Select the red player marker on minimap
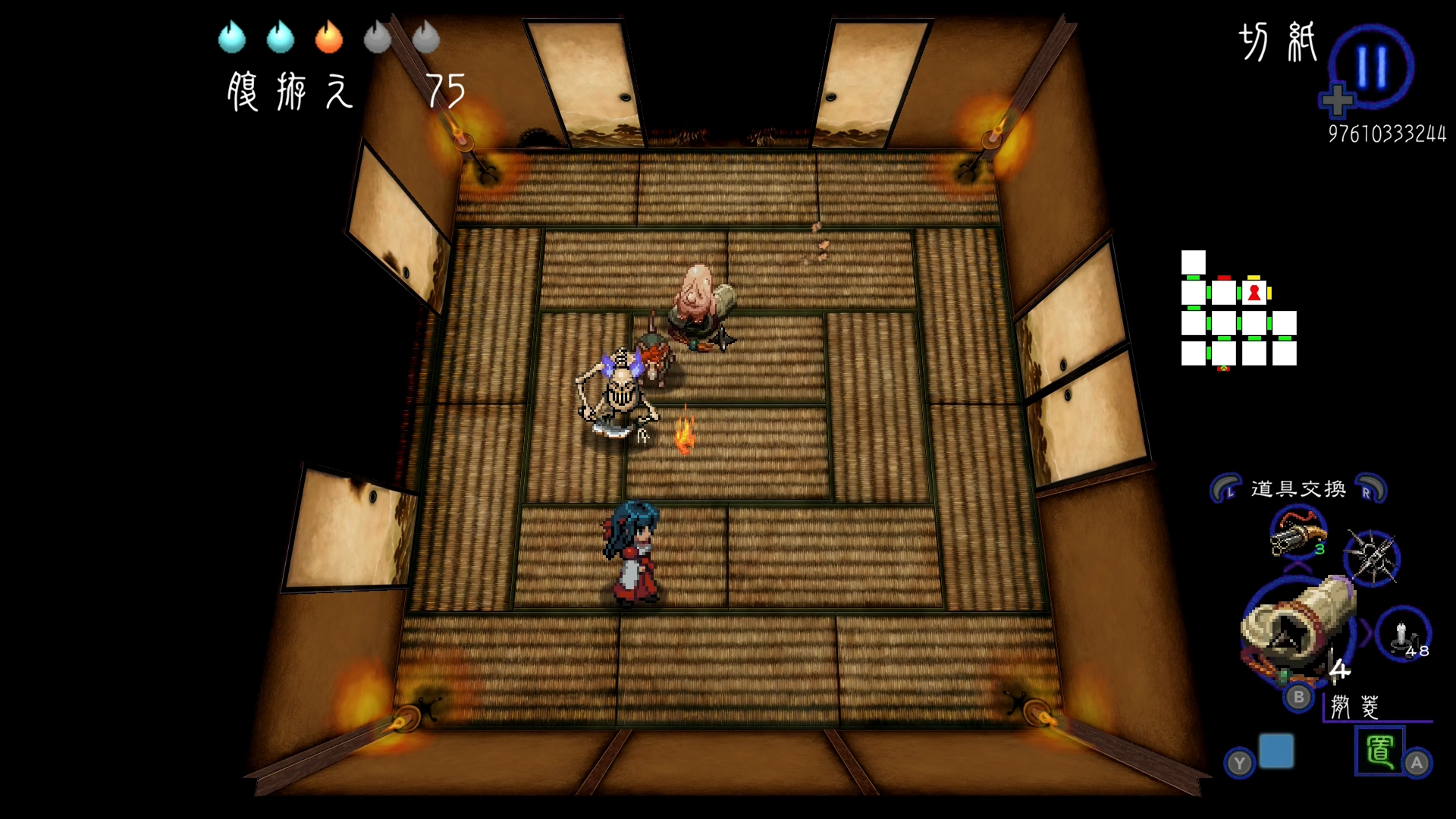1456x819 pixels. [x=1254, y=293]
